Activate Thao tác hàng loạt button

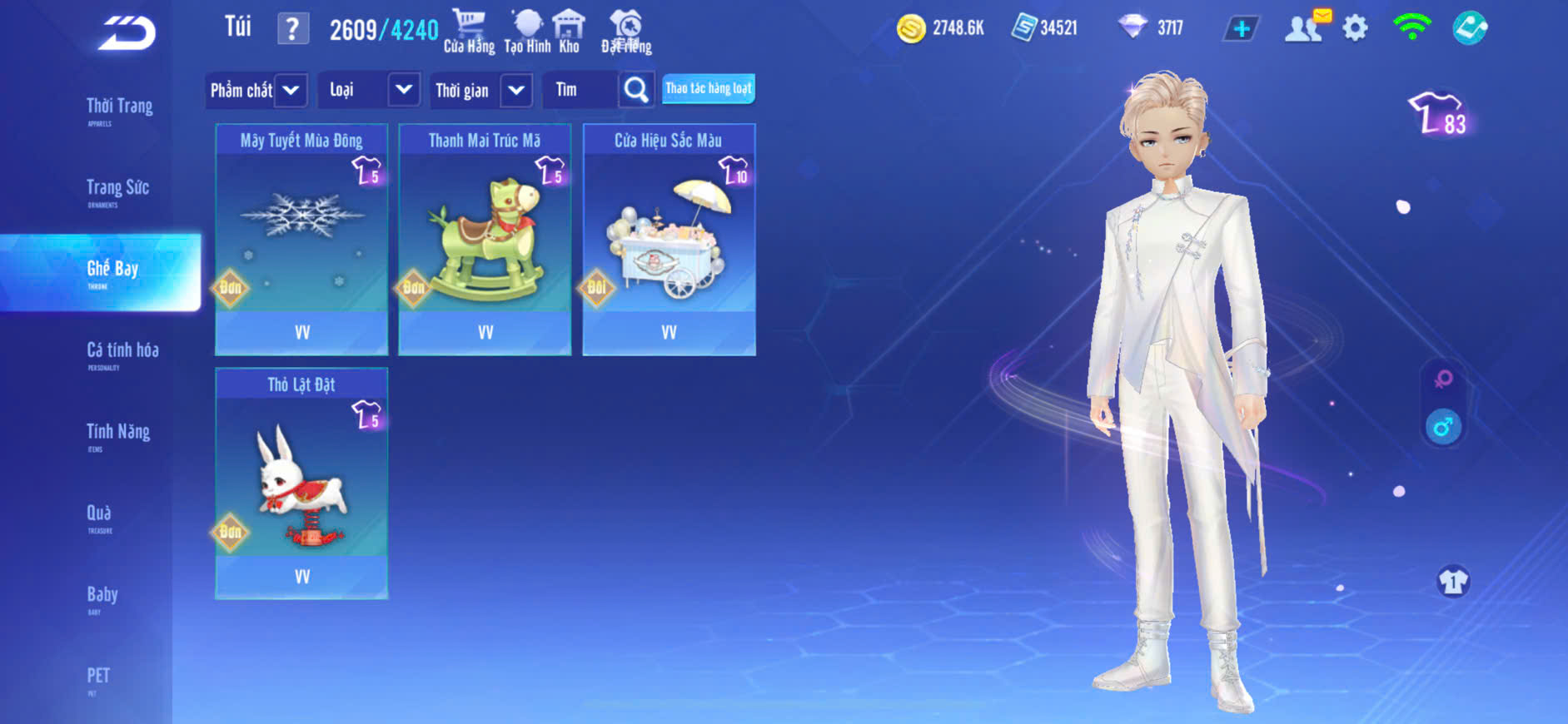[x=709, y=88]
